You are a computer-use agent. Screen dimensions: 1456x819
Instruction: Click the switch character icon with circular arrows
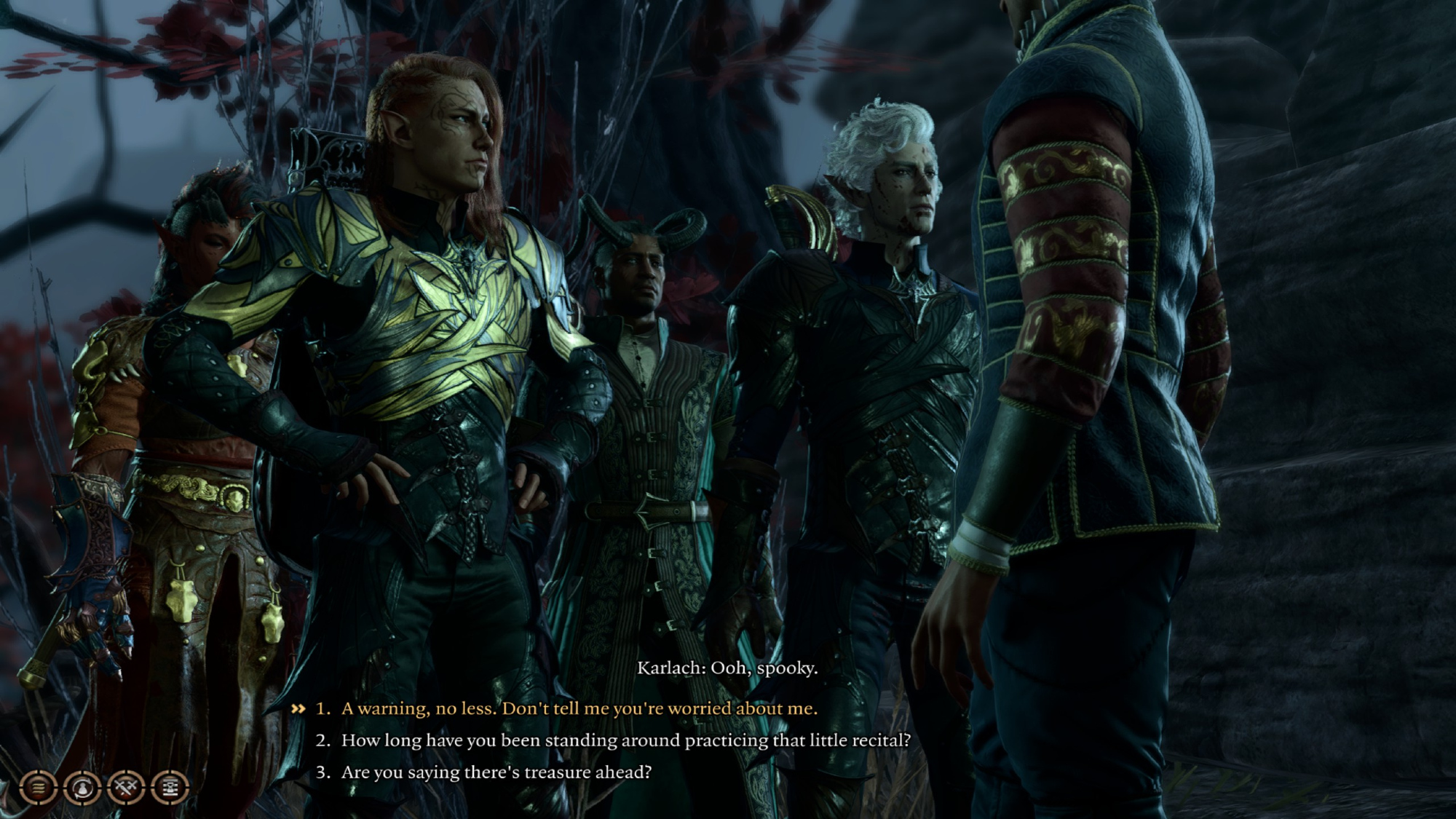pyautogui.click(x=82, y=787)
